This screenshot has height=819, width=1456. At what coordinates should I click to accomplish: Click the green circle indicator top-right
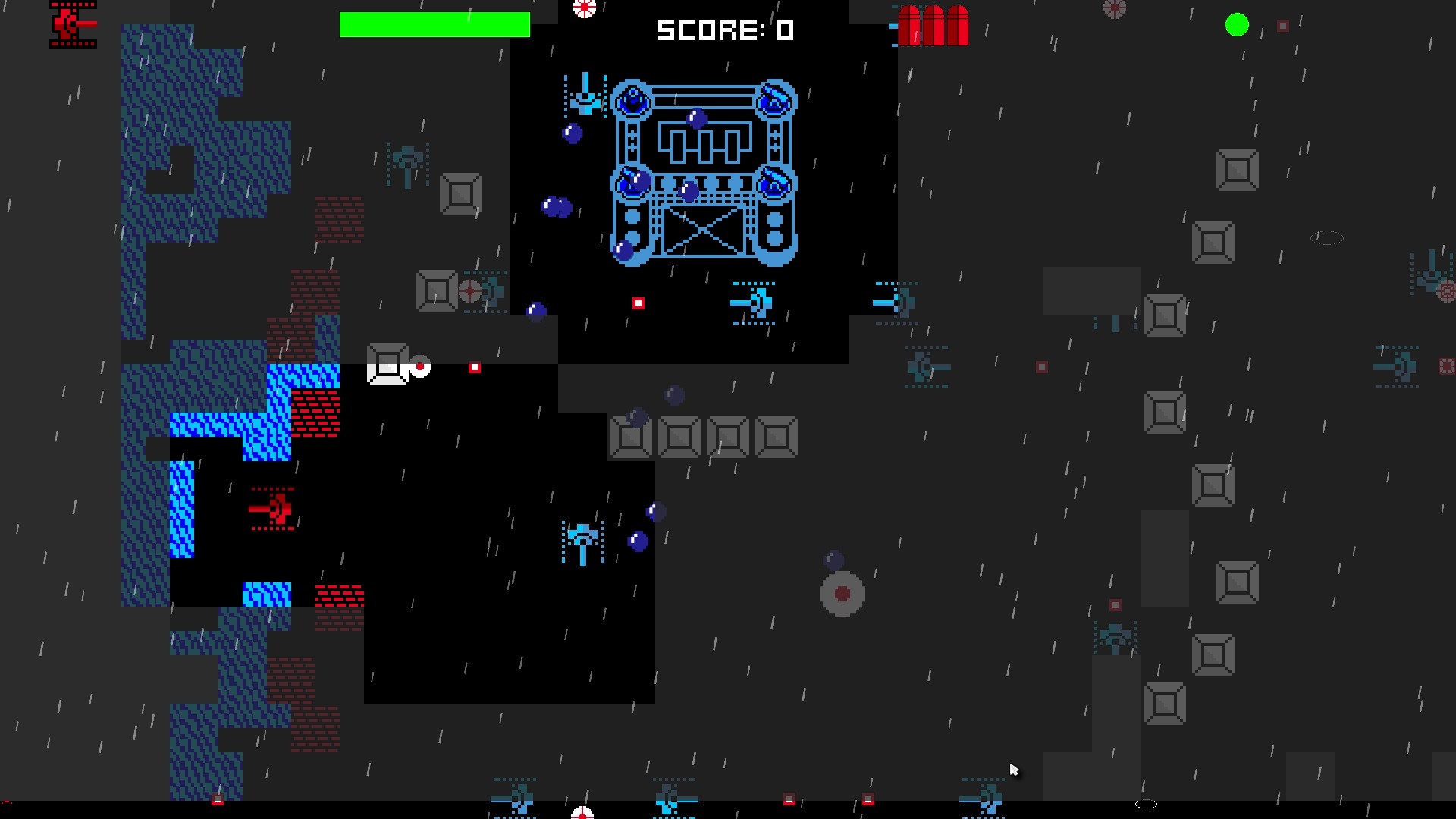(1238, 25)
